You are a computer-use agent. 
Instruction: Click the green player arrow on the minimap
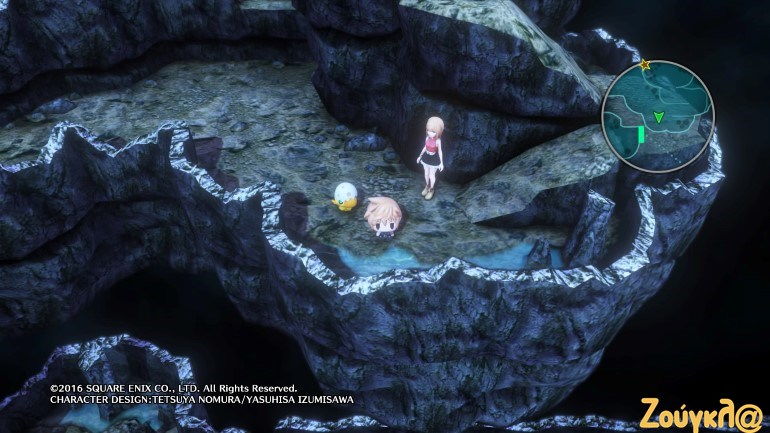point(658,118)
